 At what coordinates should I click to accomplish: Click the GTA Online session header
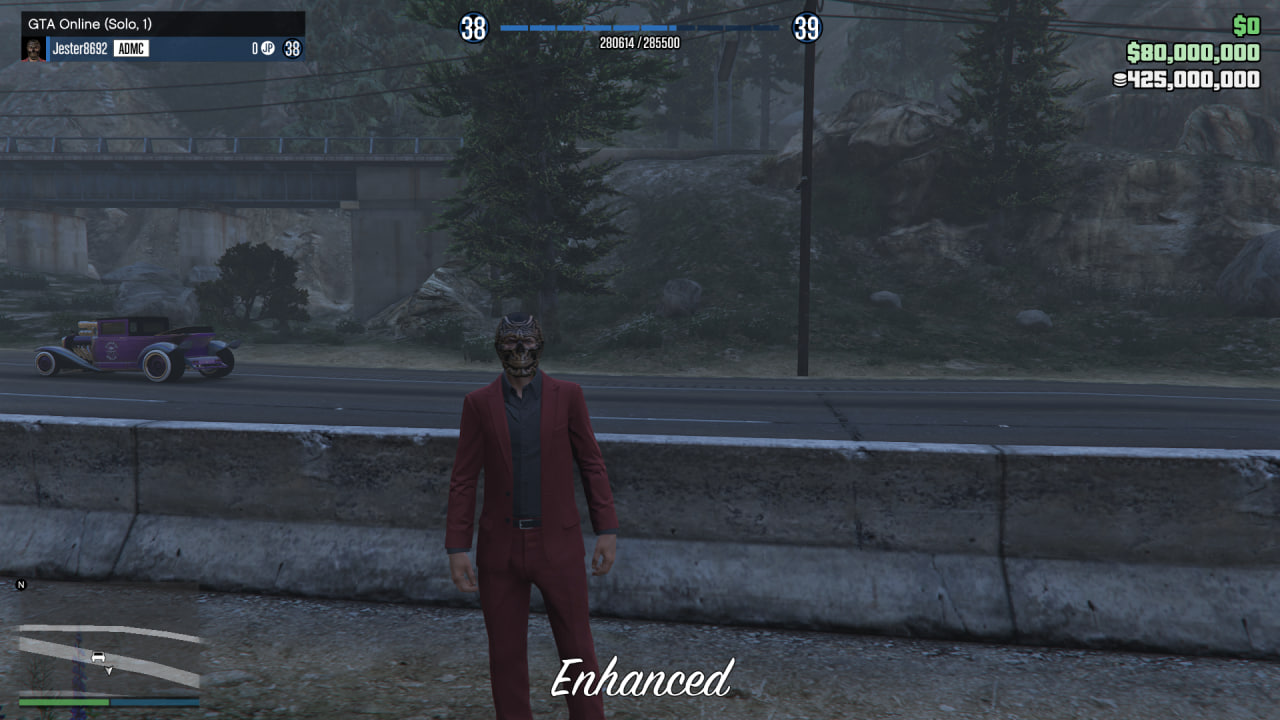[162, 23]
